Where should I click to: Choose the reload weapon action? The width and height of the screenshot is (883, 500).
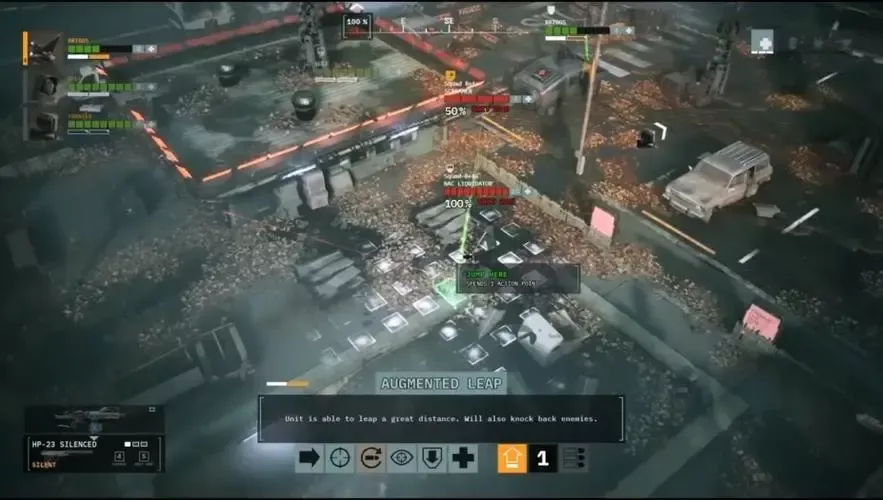click(x=371, y=458)
